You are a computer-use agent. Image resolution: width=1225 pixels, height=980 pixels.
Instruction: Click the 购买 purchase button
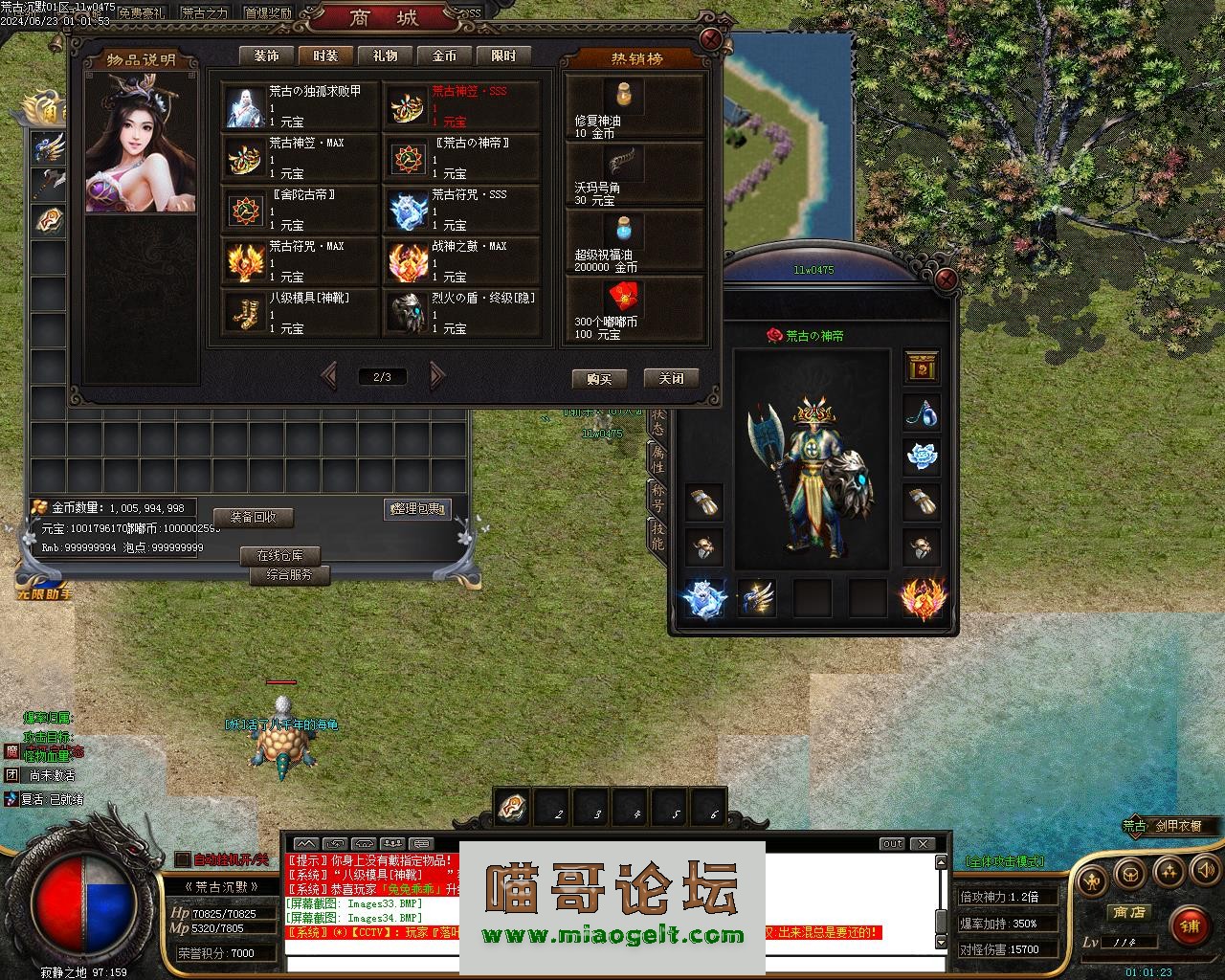598,379
